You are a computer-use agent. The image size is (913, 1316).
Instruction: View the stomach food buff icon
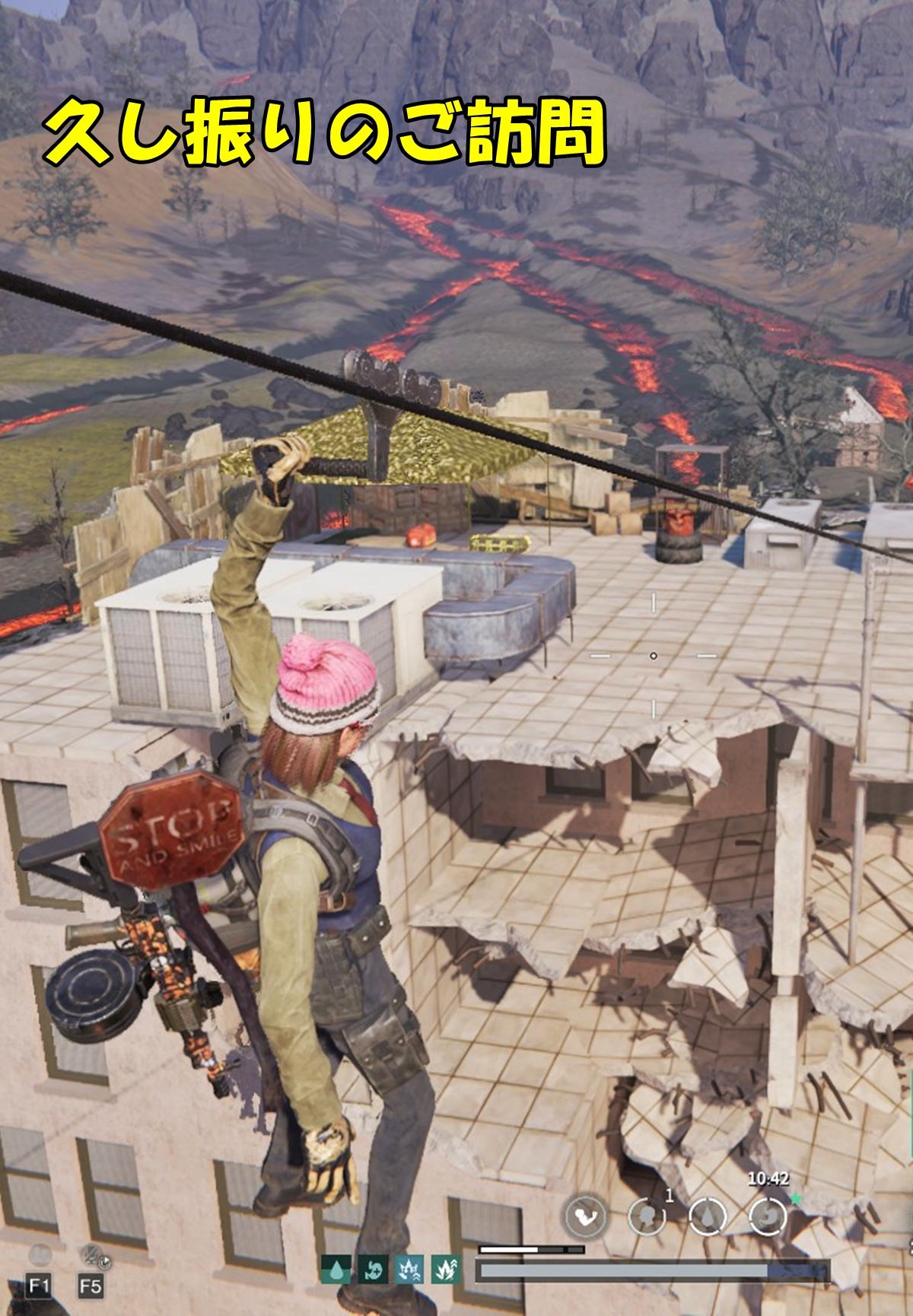pos(371,1268)
